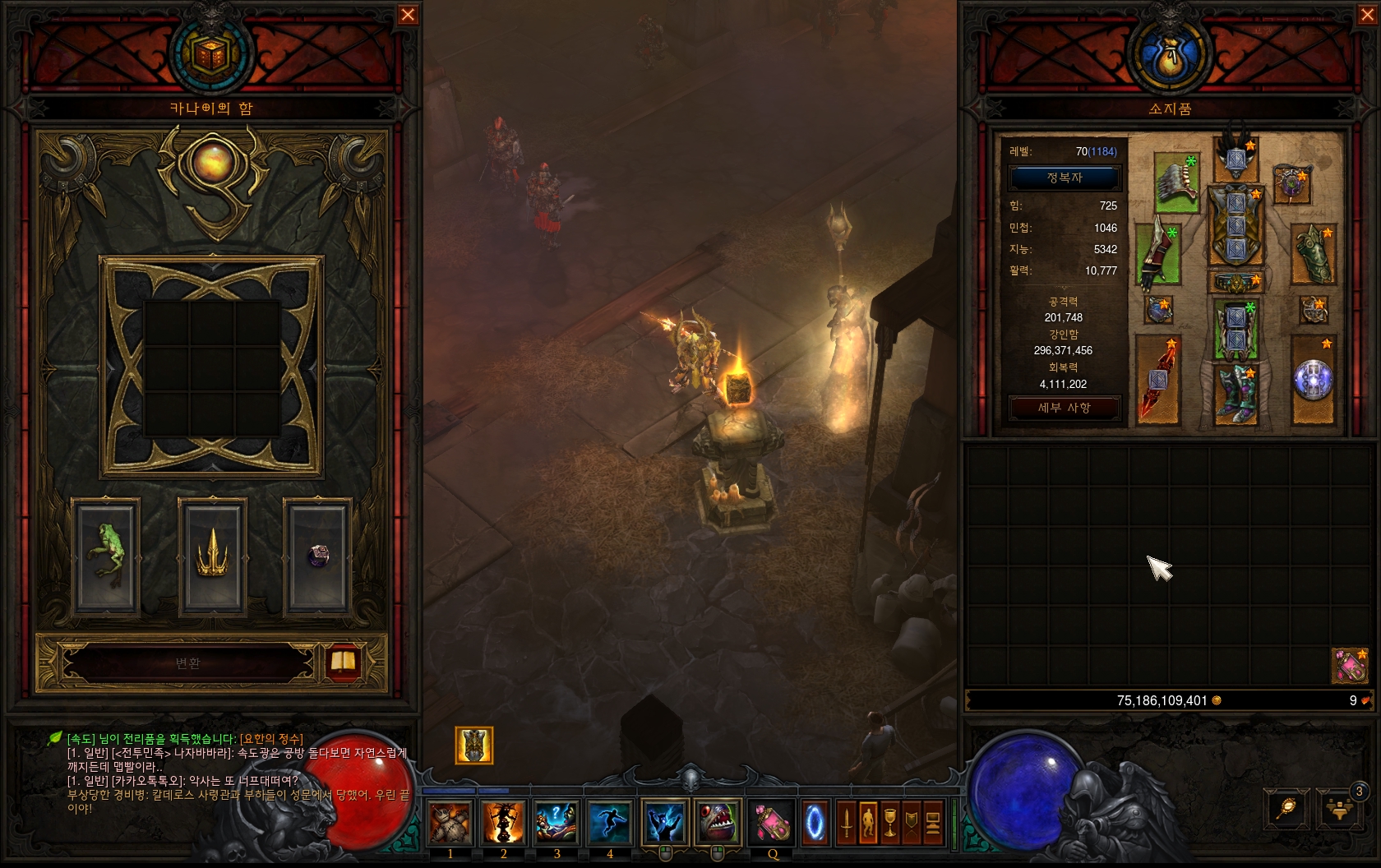Image resolution: width=1381 pixels, height=868 pixels.
Task: Select the frog weapon power slot
Action: [x=106, y=556]
